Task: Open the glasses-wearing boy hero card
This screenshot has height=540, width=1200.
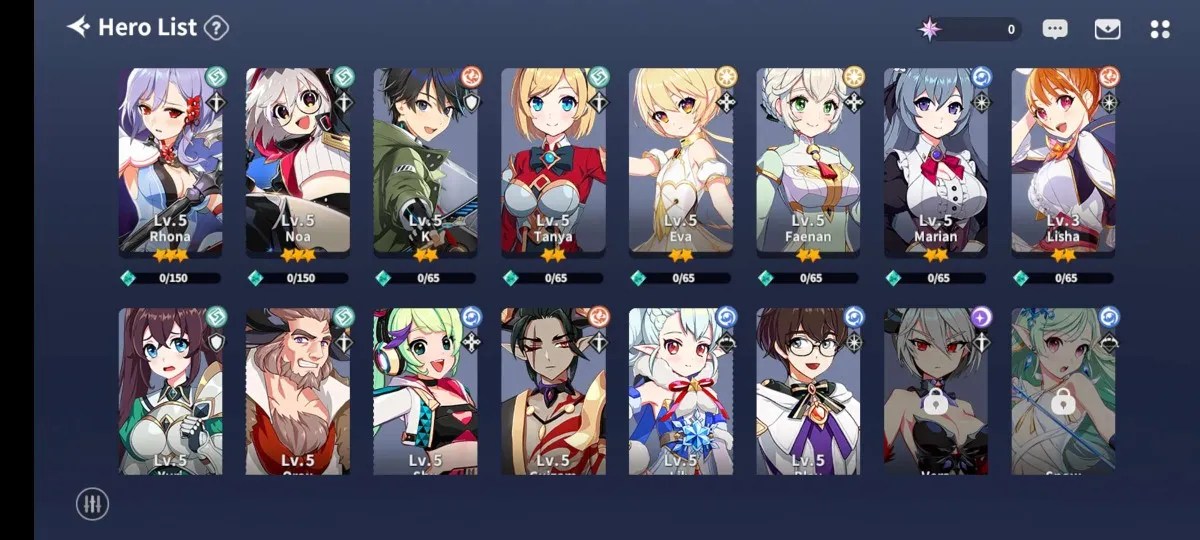Action: 808,392
